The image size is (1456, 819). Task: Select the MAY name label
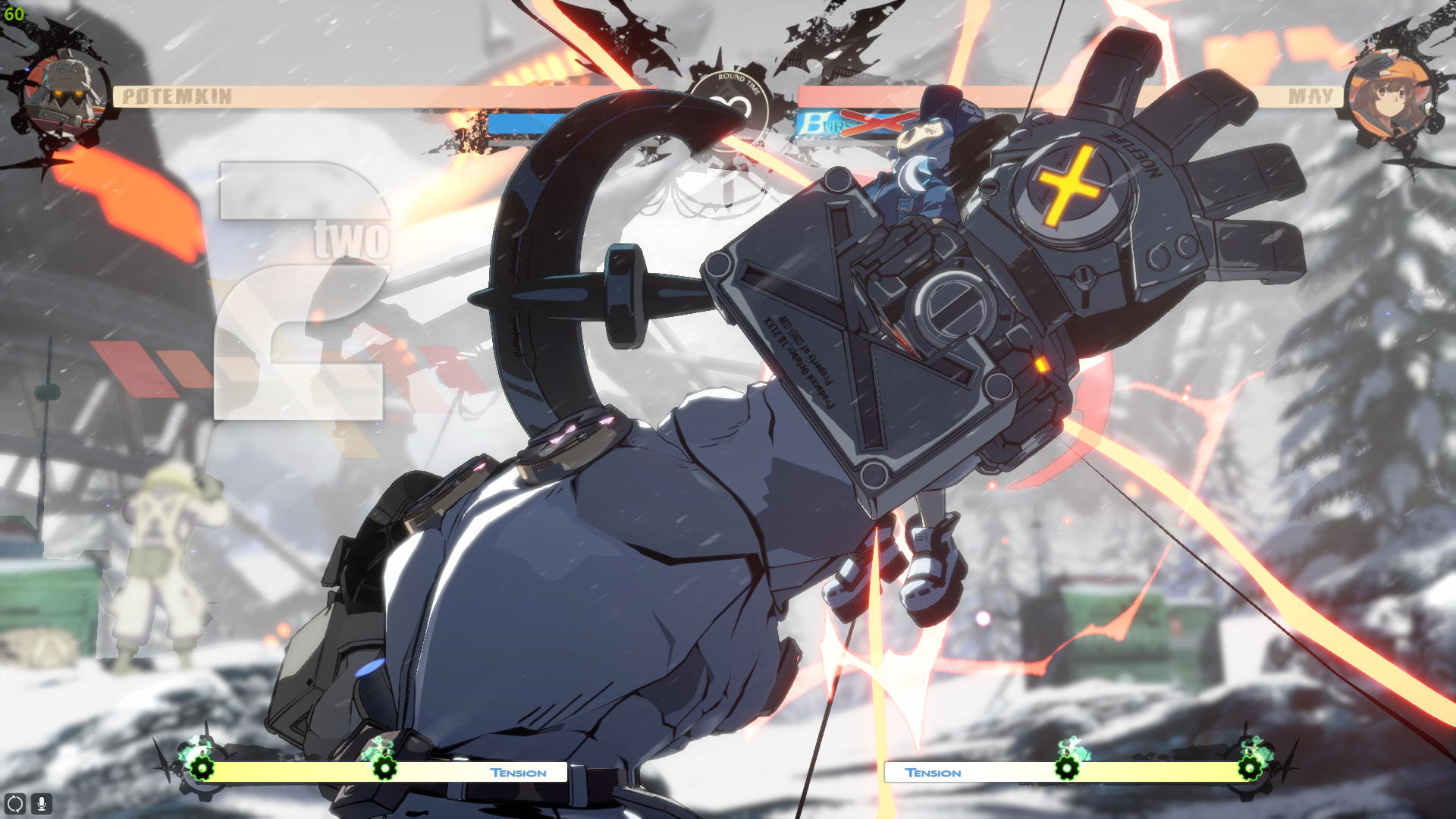click(1313, 95)
